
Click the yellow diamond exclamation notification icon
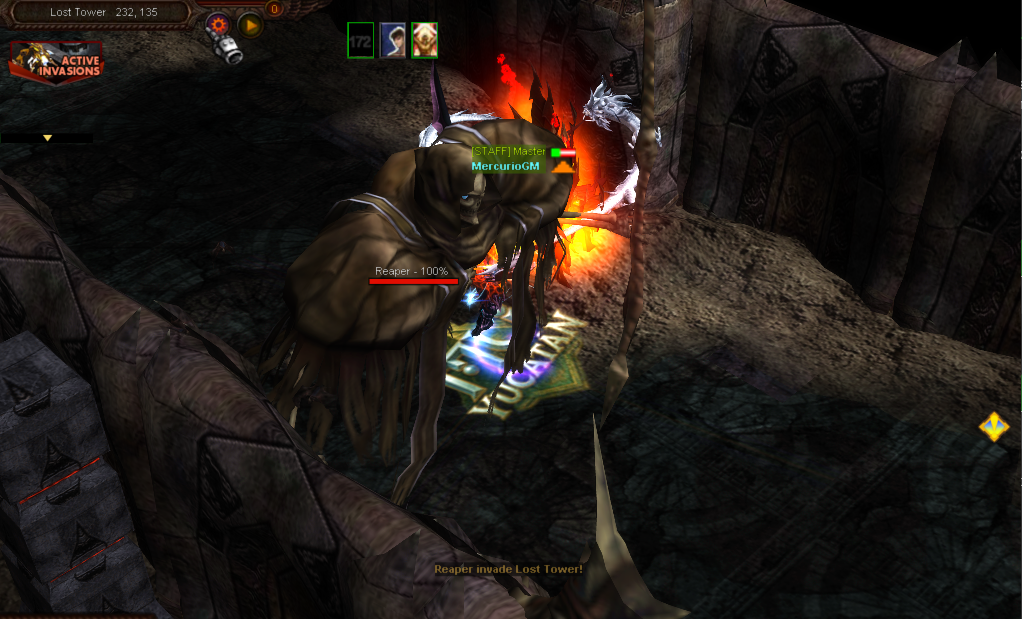click(993, 427)
